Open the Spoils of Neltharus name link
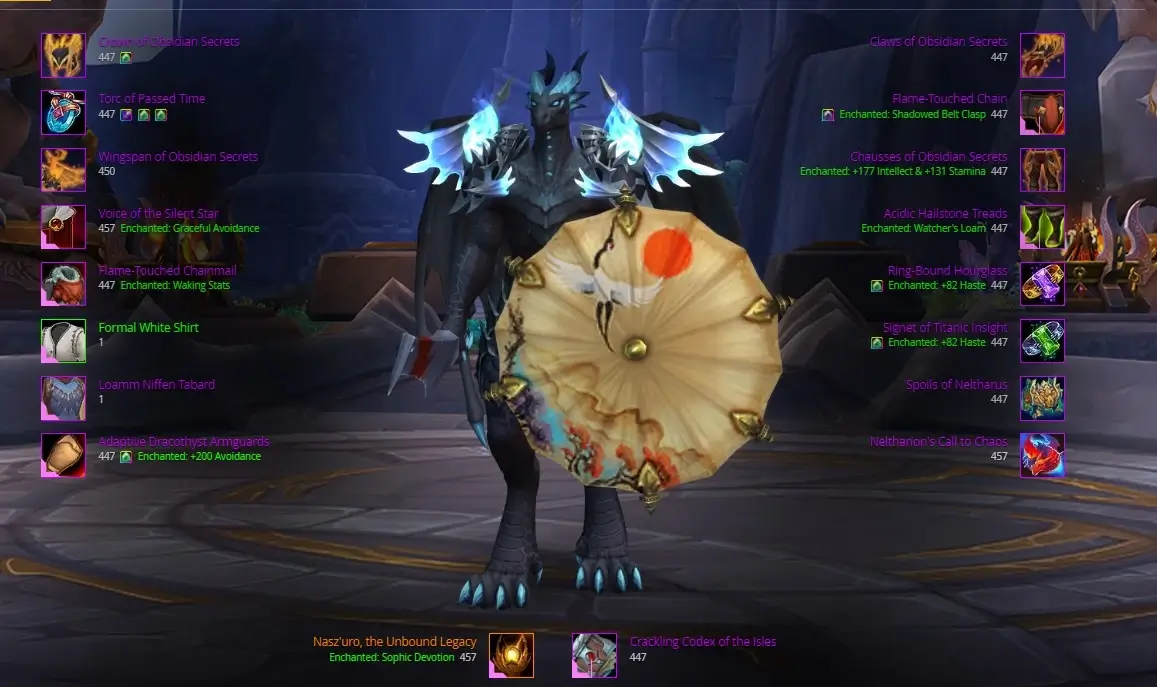1157x687 pixels. tap(956, 385)
